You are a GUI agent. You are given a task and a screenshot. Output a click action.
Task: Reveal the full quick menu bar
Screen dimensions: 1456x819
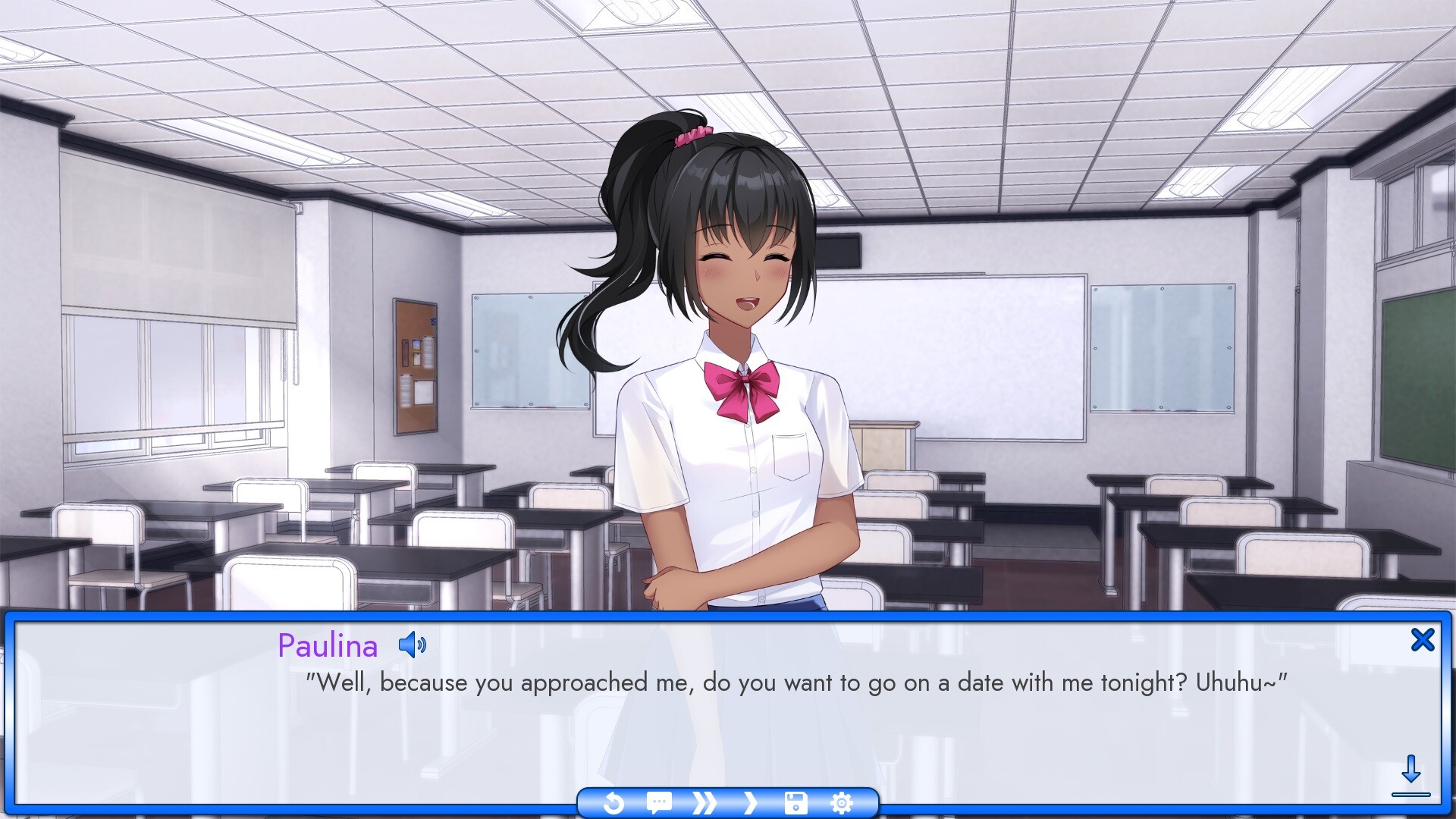click(726, 803)
